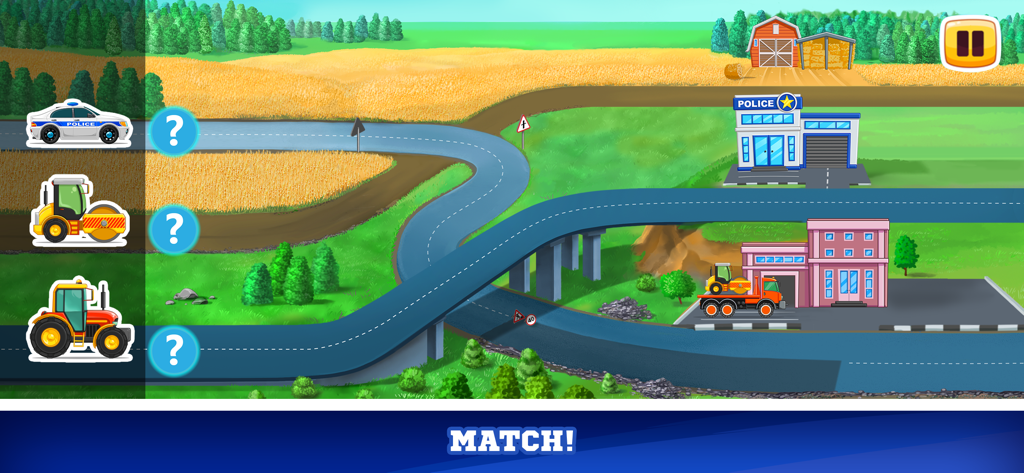Viewport: 1024px width, 473px height.
Task: Tap the question mark beside the tractor
Action: 174,350
